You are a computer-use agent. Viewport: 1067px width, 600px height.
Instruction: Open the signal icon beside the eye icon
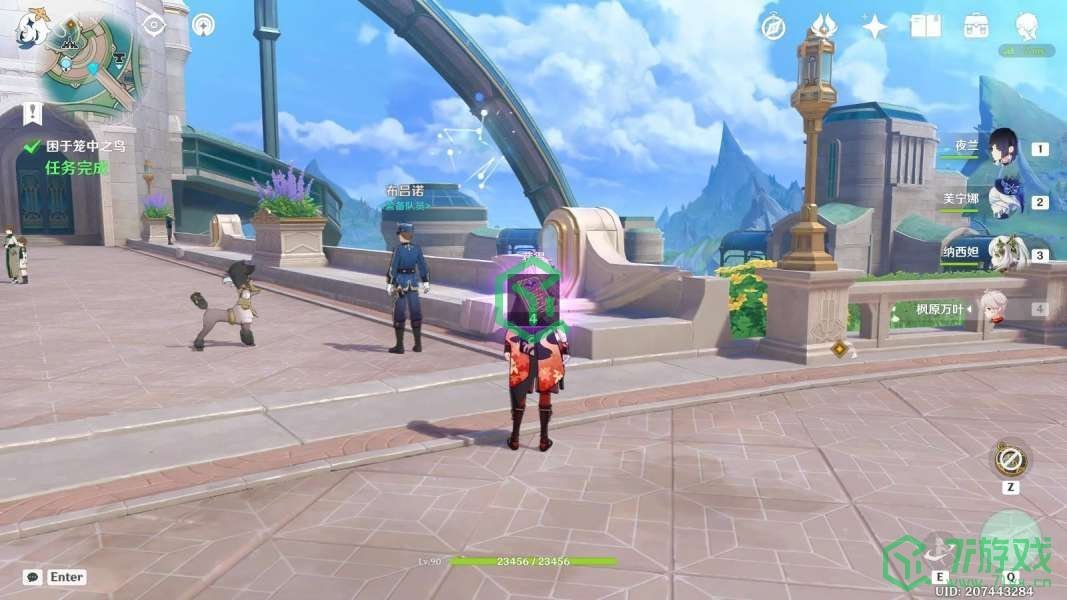pyautogui.click(x=204, y=25)
